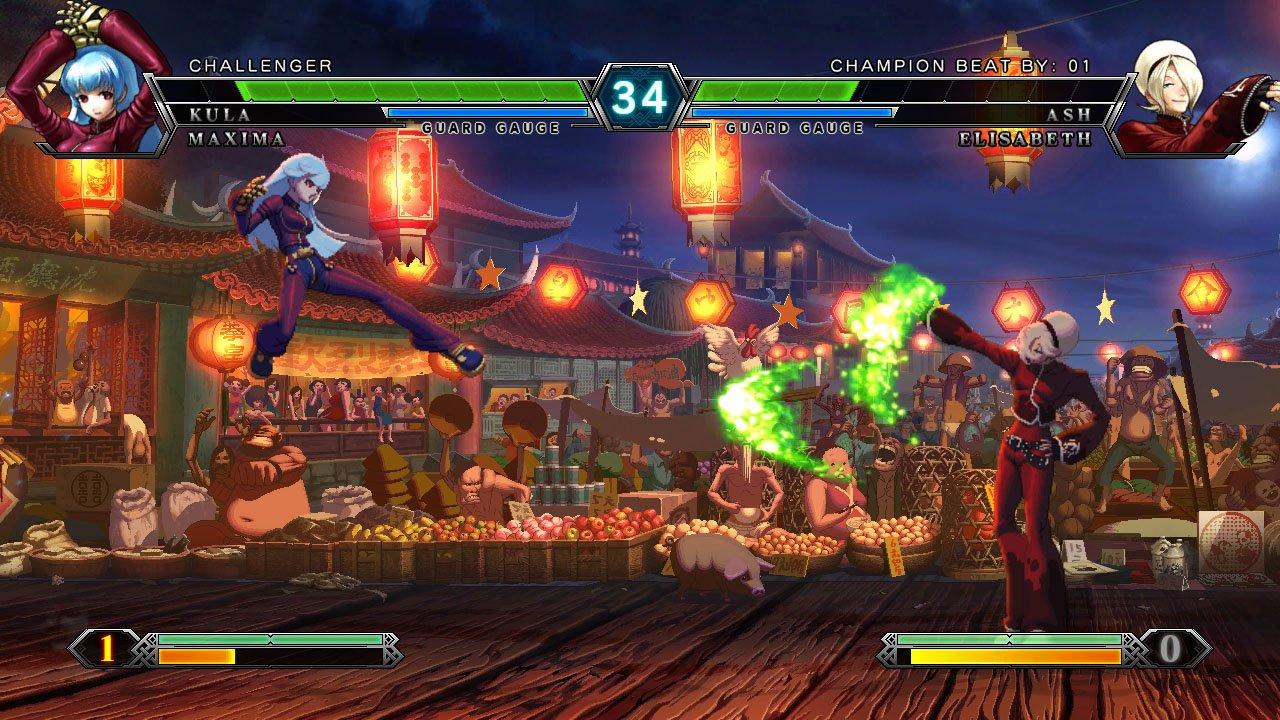The height and width of the screenshot is (720, 1280).
Task: Toggle the ASH name plate
Action: [1073, 116]
